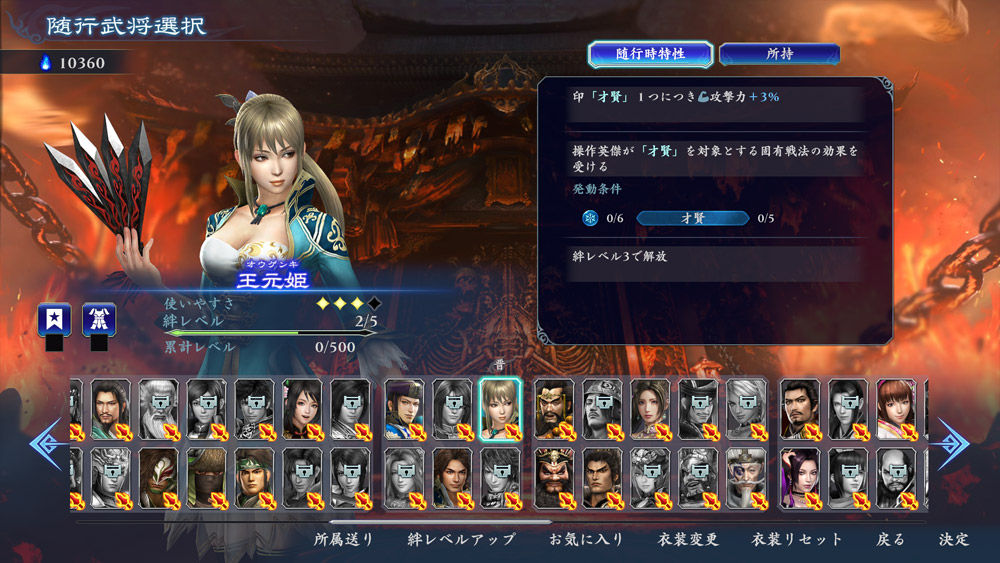Activate 絆レベルアップ

click(461, 539)
